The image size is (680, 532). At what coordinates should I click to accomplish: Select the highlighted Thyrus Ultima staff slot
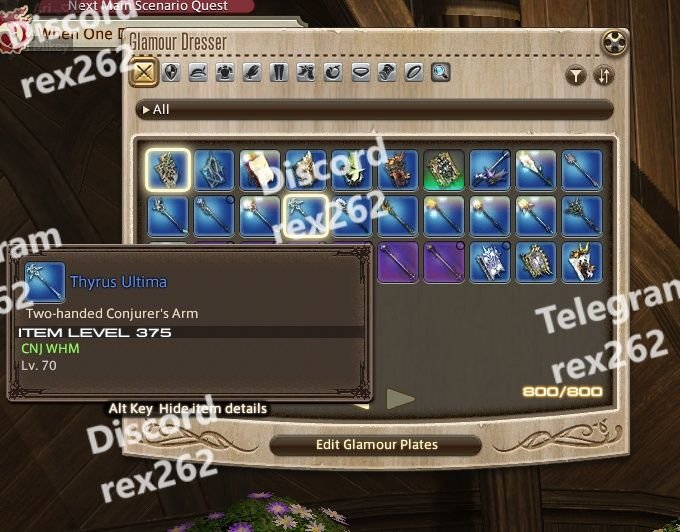coord(305,215)
